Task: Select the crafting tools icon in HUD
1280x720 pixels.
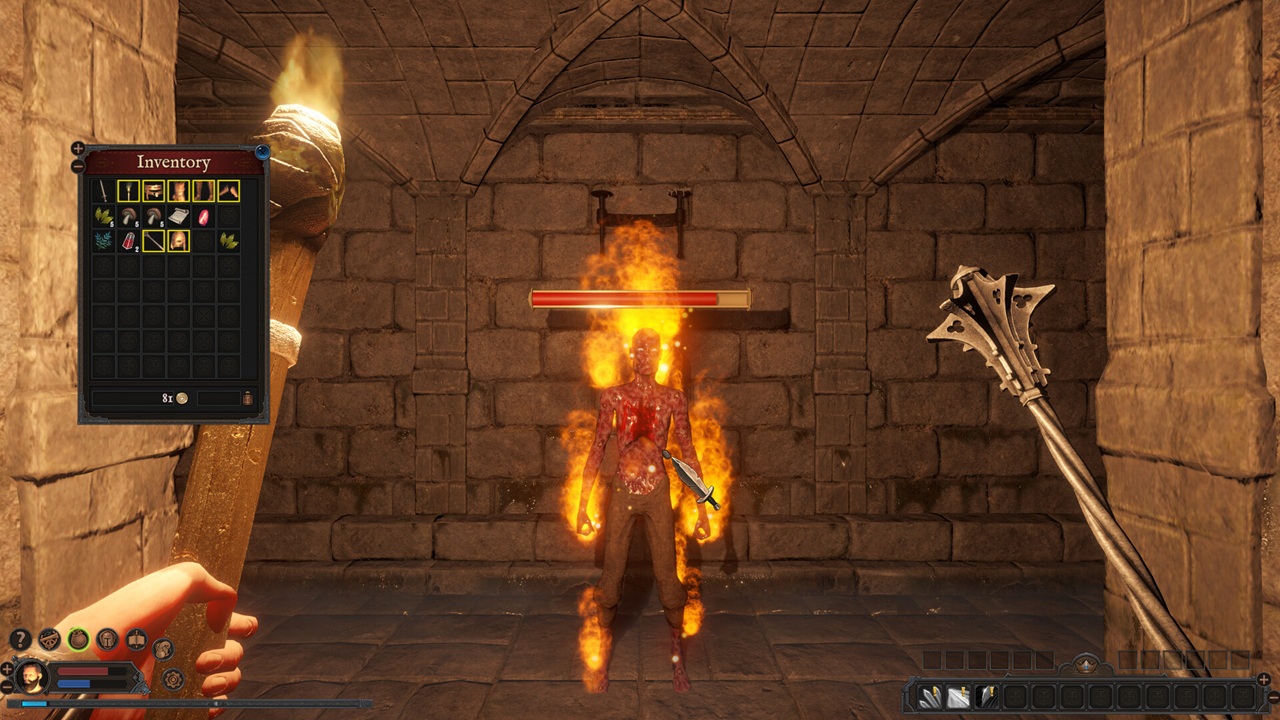Action: point(48,638)
